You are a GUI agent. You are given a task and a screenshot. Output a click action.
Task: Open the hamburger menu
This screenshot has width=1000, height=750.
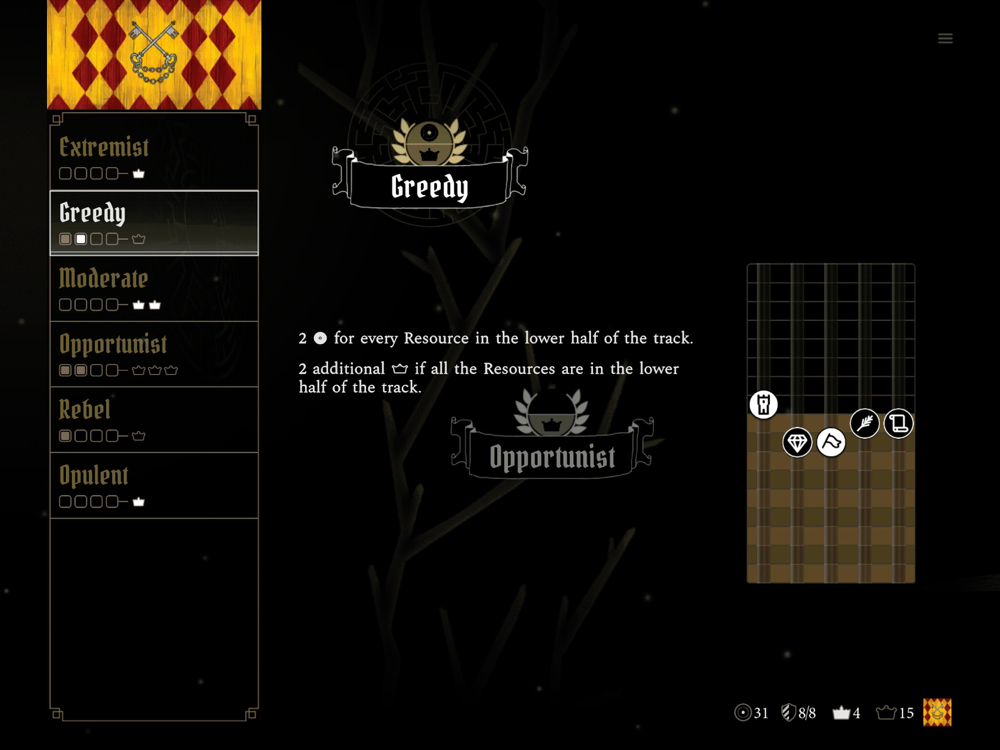coord(945,39)
